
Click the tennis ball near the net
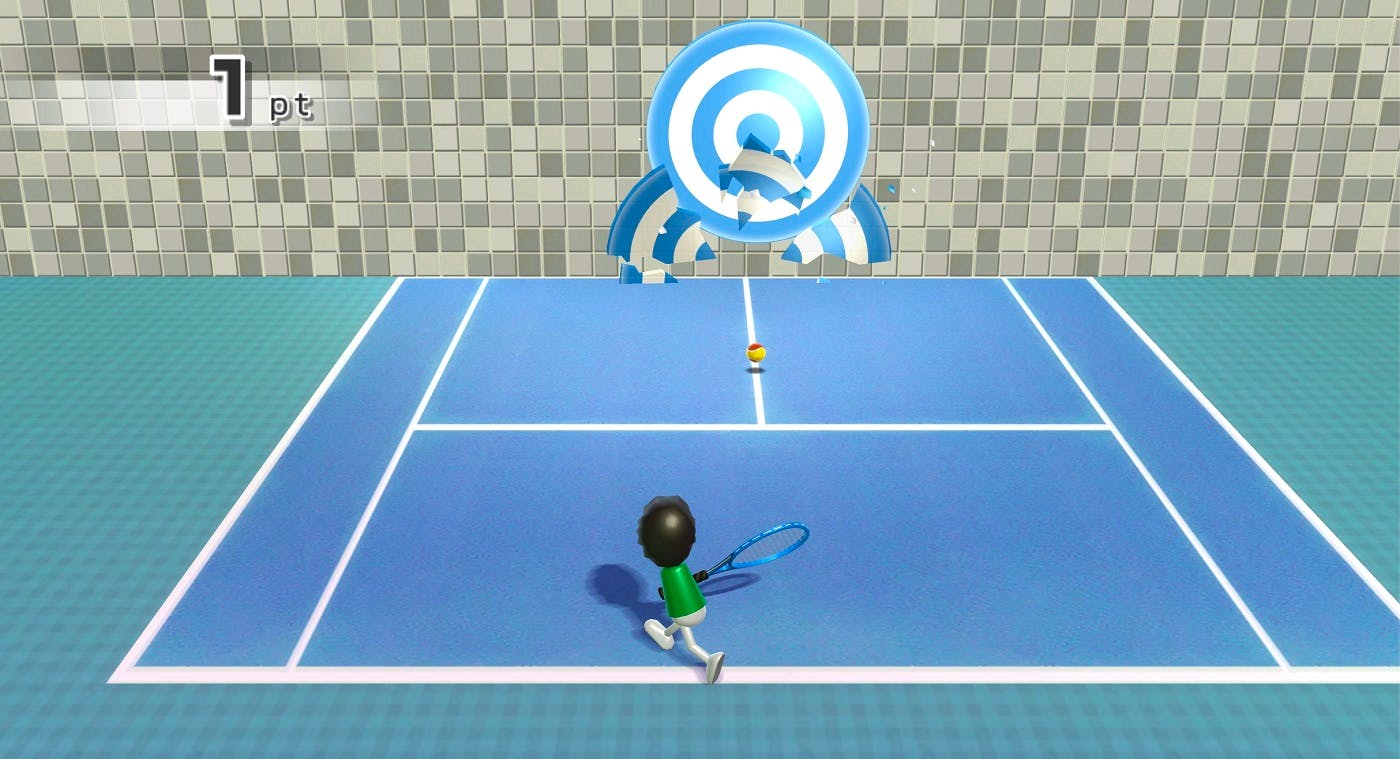755,352
